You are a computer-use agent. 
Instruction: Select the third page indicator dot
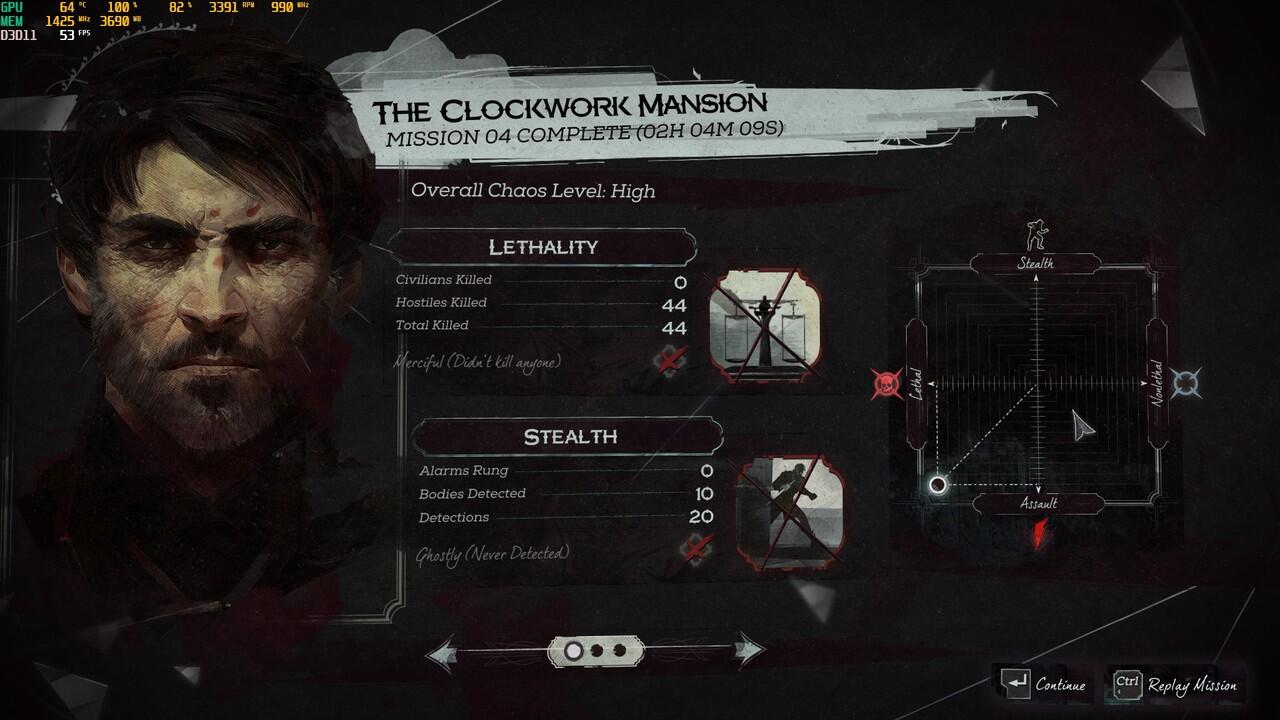[619, 651]
